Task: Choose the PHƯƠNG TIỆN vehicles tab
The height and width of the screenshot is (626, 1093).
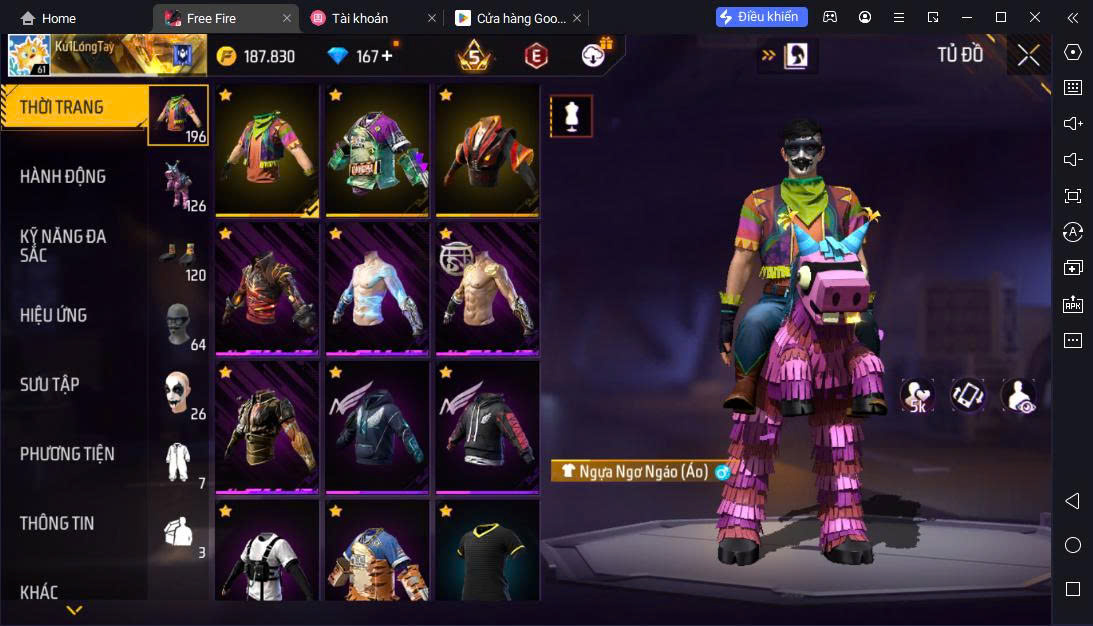Action: pyautogui.click(x=75, y=454)
